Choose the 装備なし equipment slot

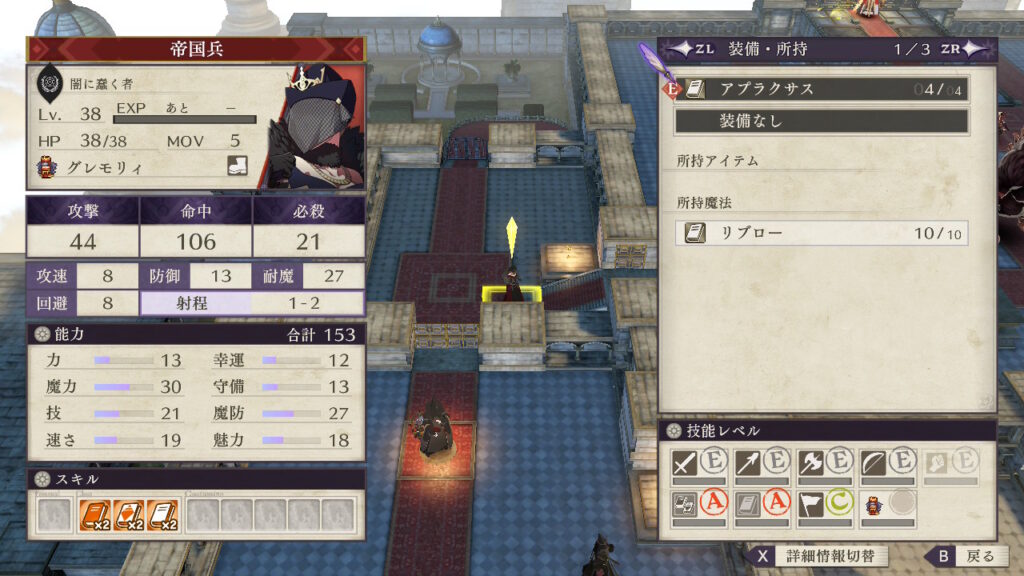point(820,121)
